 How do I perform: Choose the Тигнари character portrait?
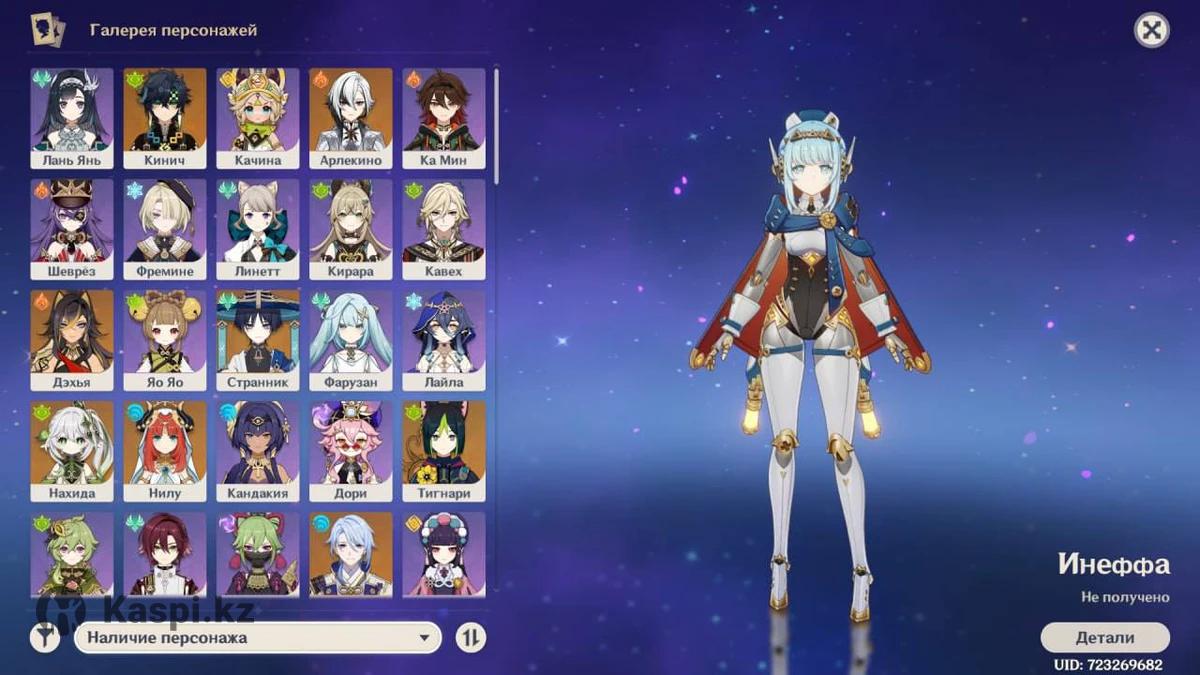pos(444,450)
